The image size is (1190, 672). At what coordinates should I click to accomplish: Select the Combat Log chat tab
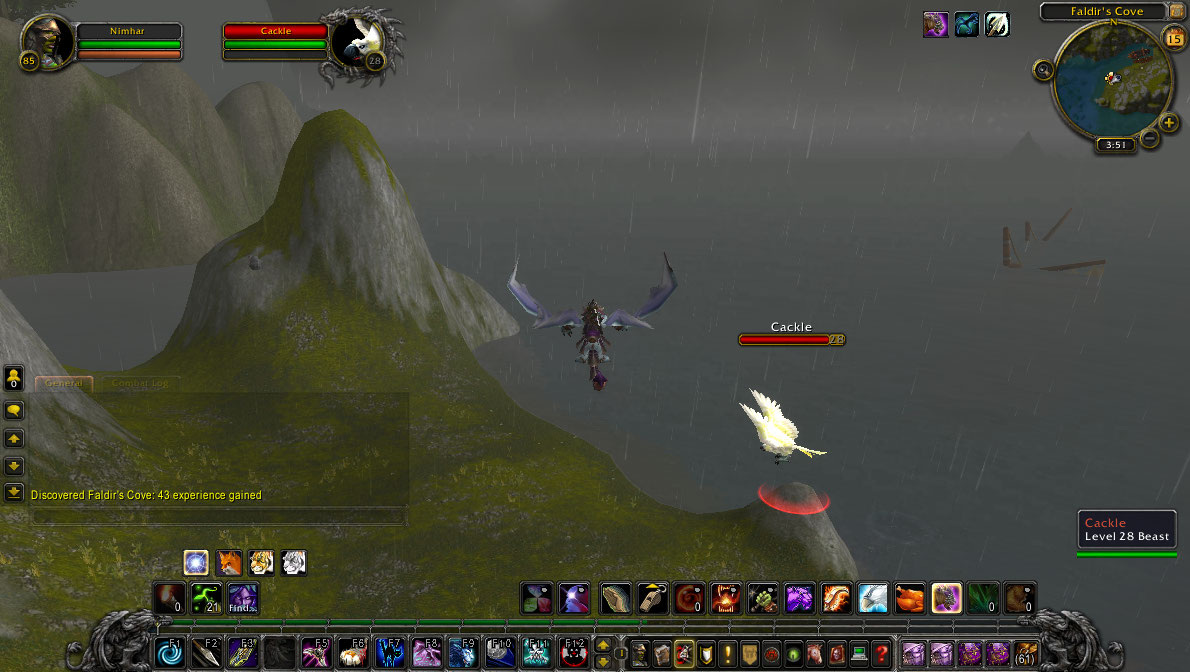tap(139, 383)
